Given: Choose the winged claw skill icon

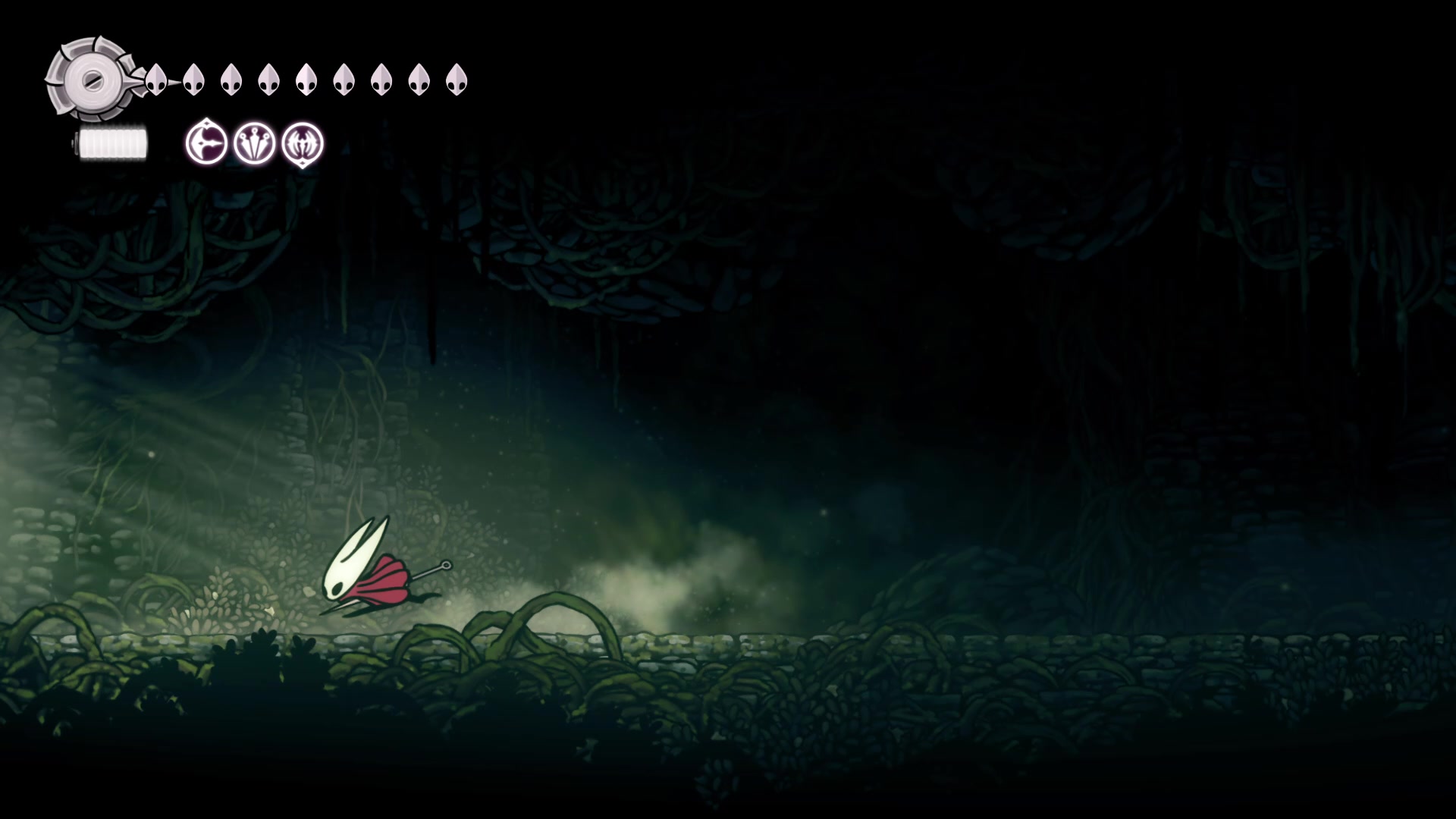Looking at the screenshot, I should click(303, 143).
